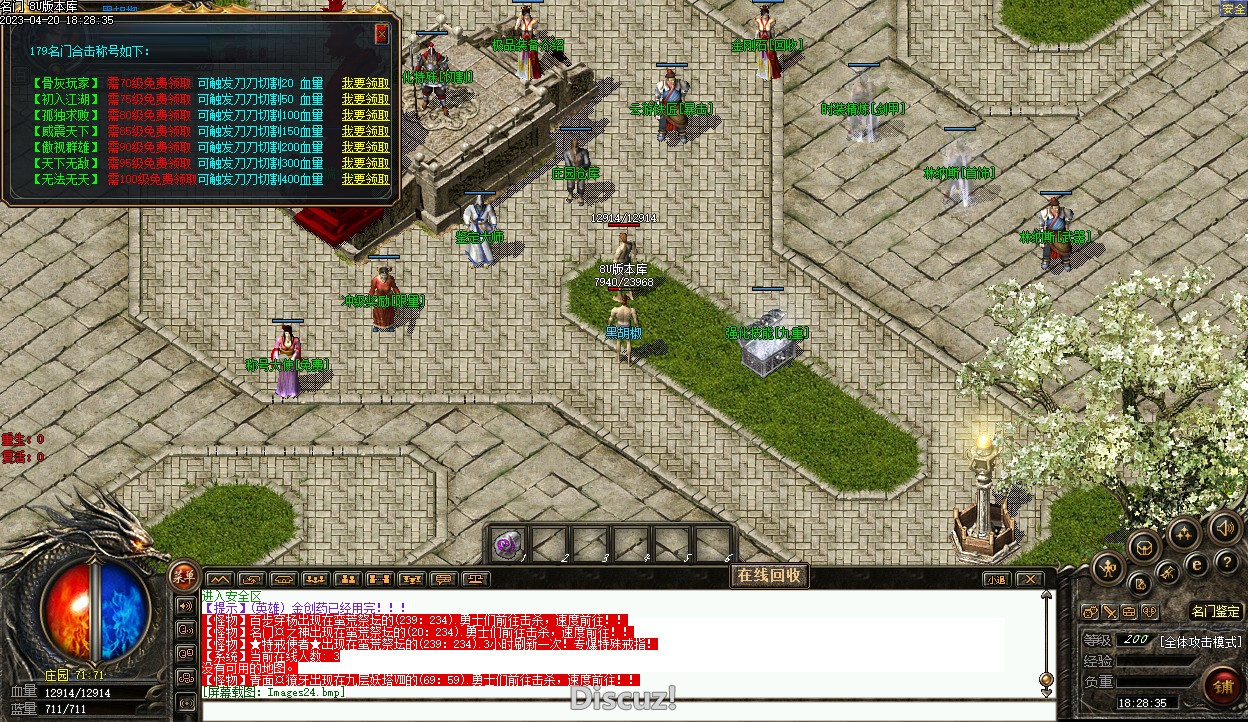
Task: Change the 全体攻击模式 attack mode
Action: tap(1200, 641)
